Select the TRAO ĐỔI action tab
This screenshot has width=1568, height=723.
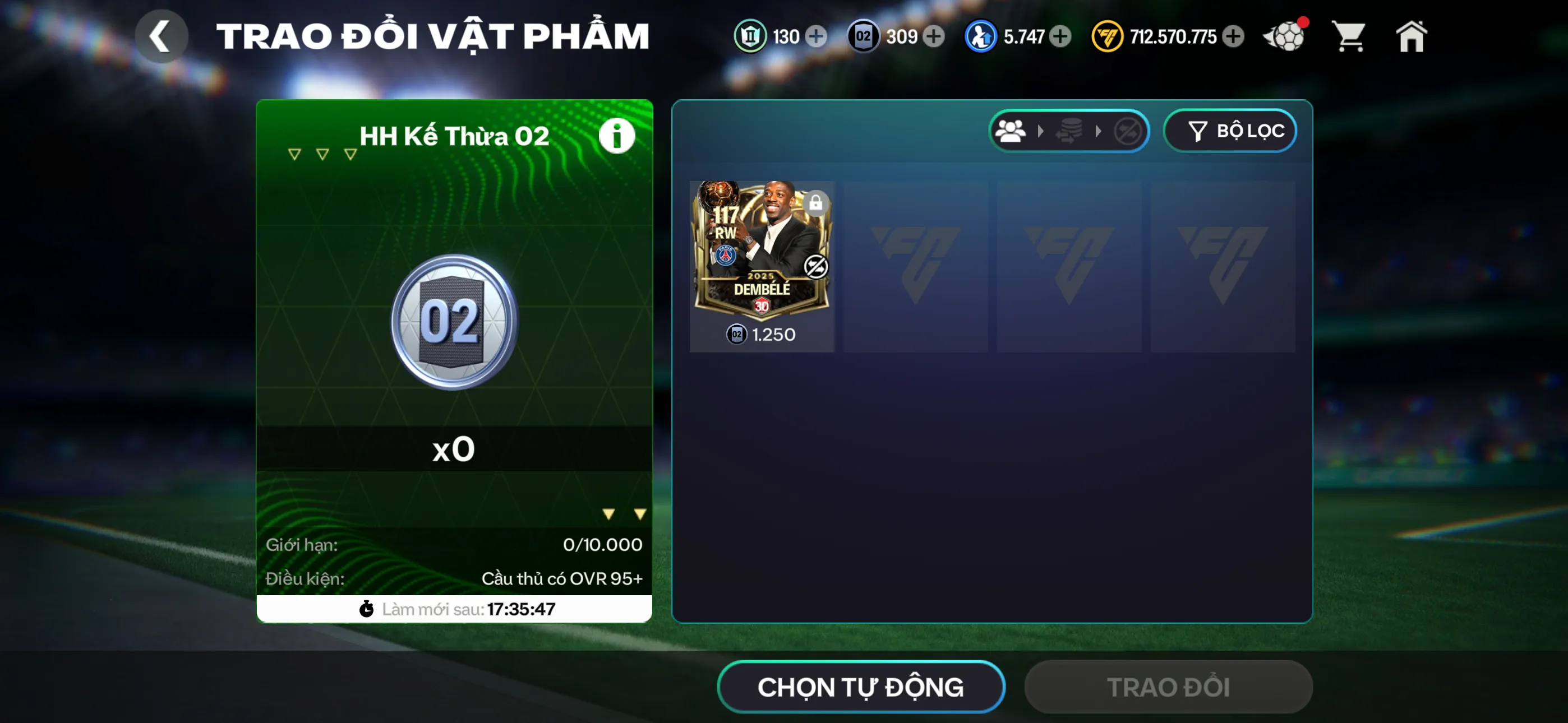tap(1168, 687)
